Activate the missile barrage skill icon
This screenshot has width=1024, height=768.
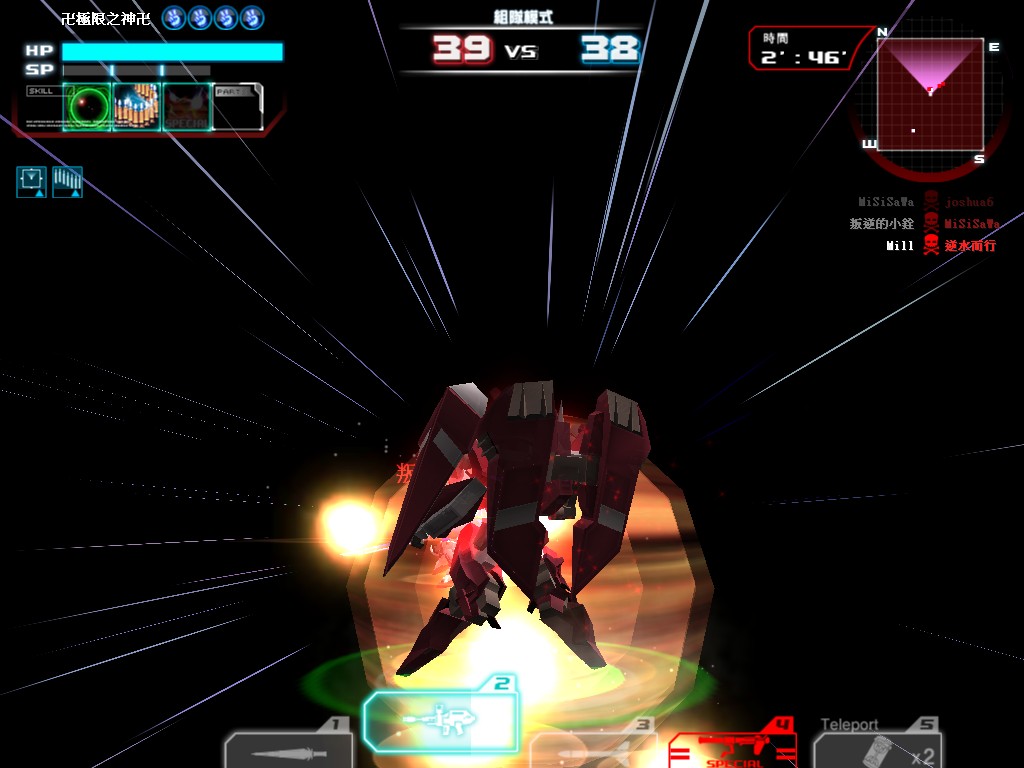coord(136,107)
